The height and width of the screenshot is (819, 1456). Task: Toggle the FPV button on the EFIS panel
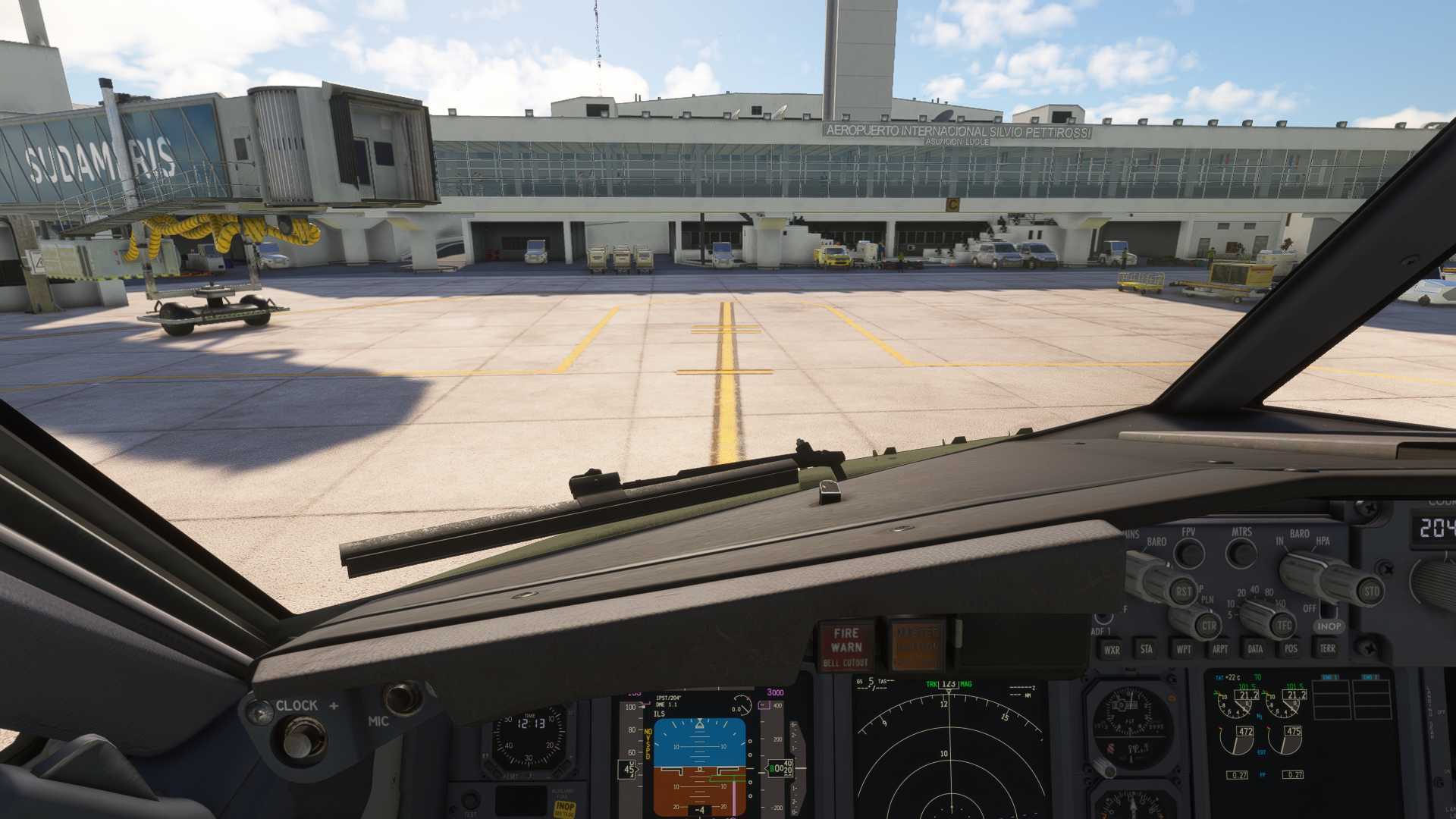point(1189,554)
